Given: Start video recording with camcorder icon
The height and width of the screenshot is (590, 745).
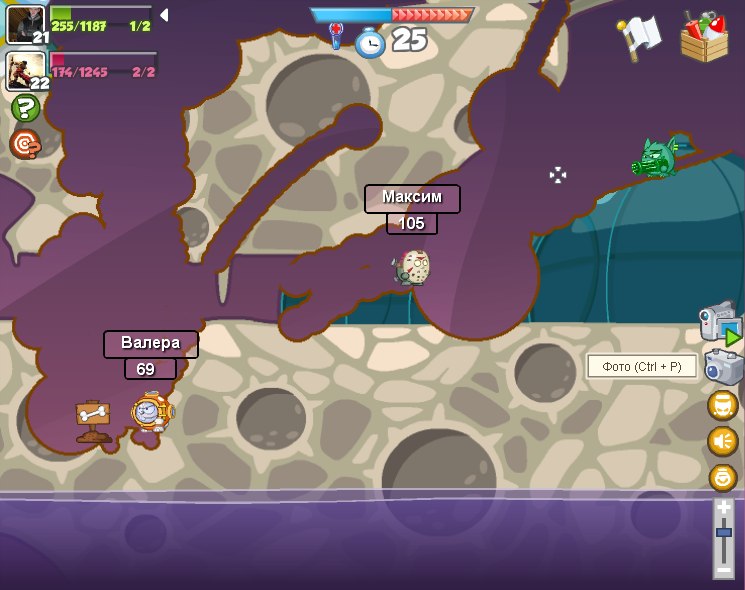Looking at the screenshot, I should (x=721, y=322).
